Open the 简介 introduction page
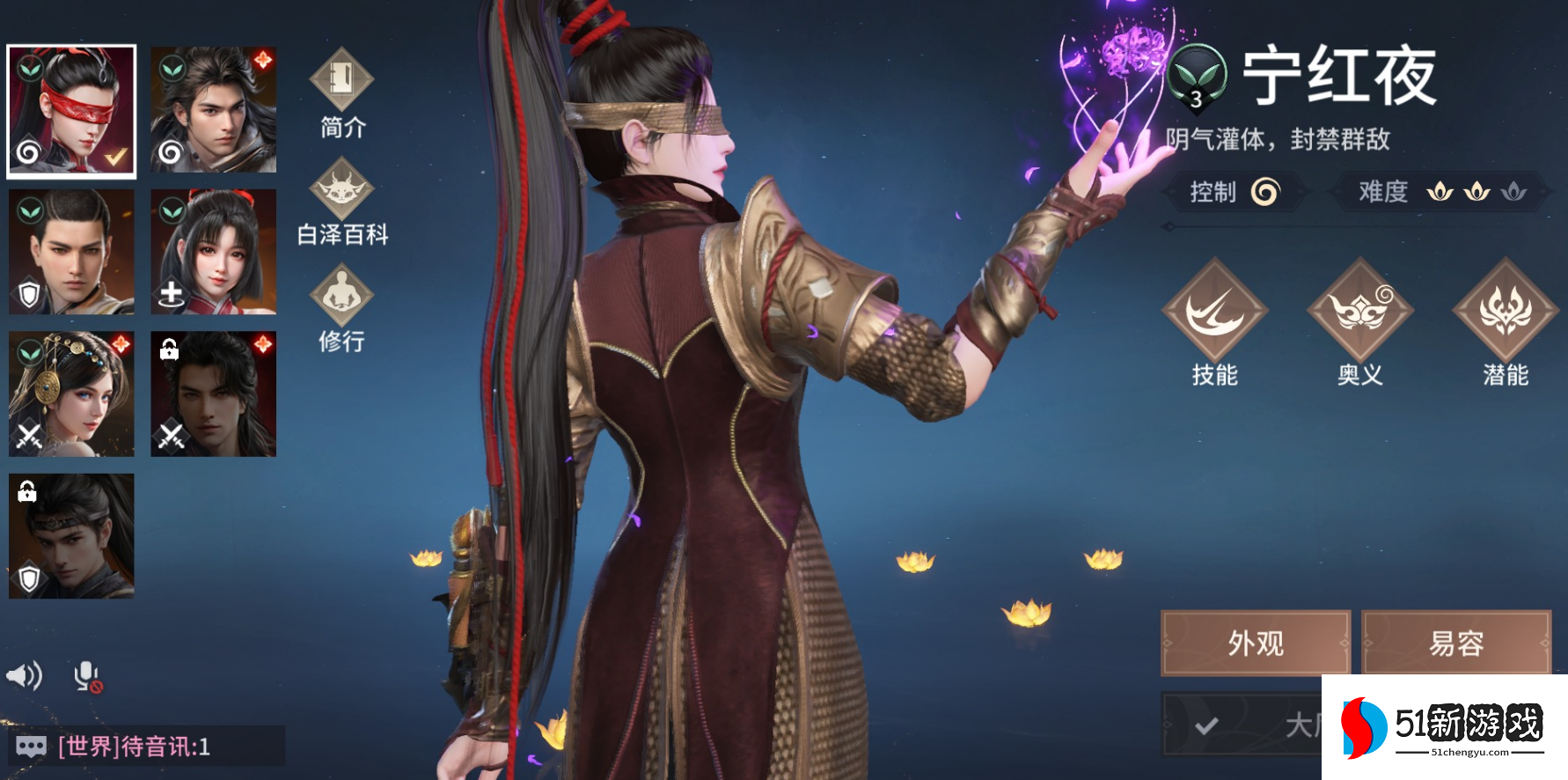The width and height of the screenshot is (1568, 780). 342,93
